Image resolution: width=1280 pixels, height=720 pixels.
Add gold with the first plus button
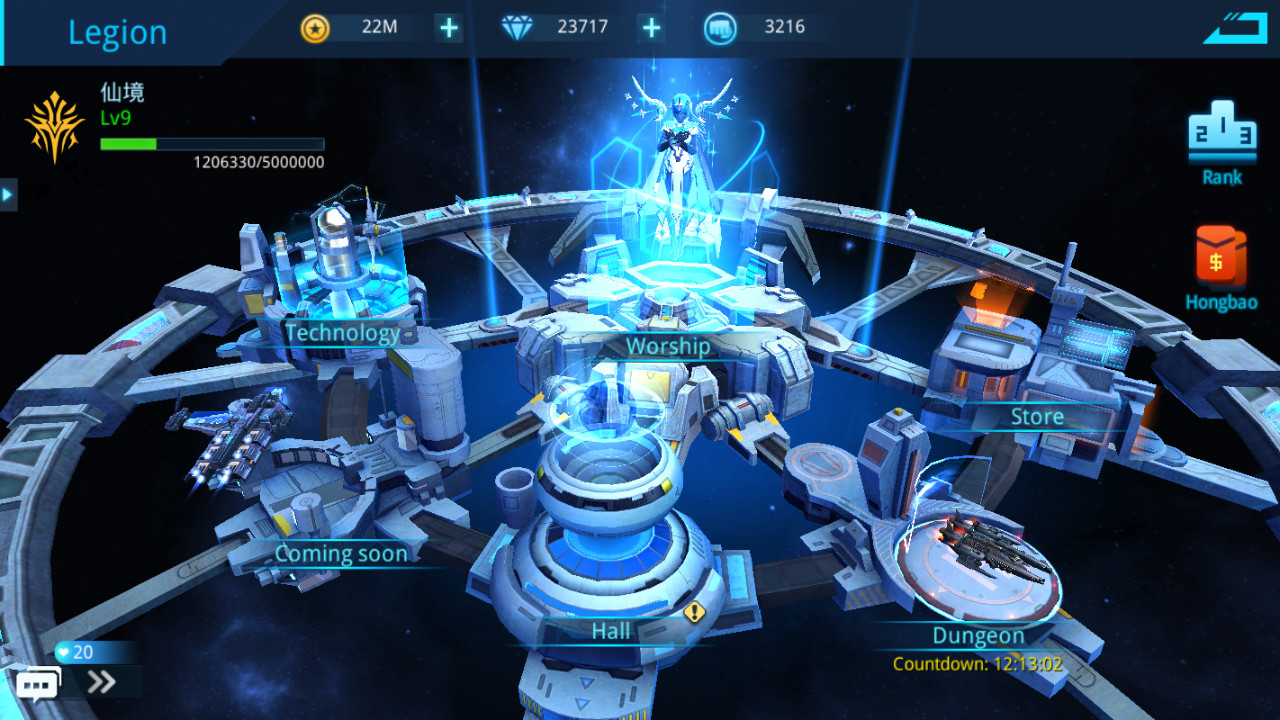[447, 27]
